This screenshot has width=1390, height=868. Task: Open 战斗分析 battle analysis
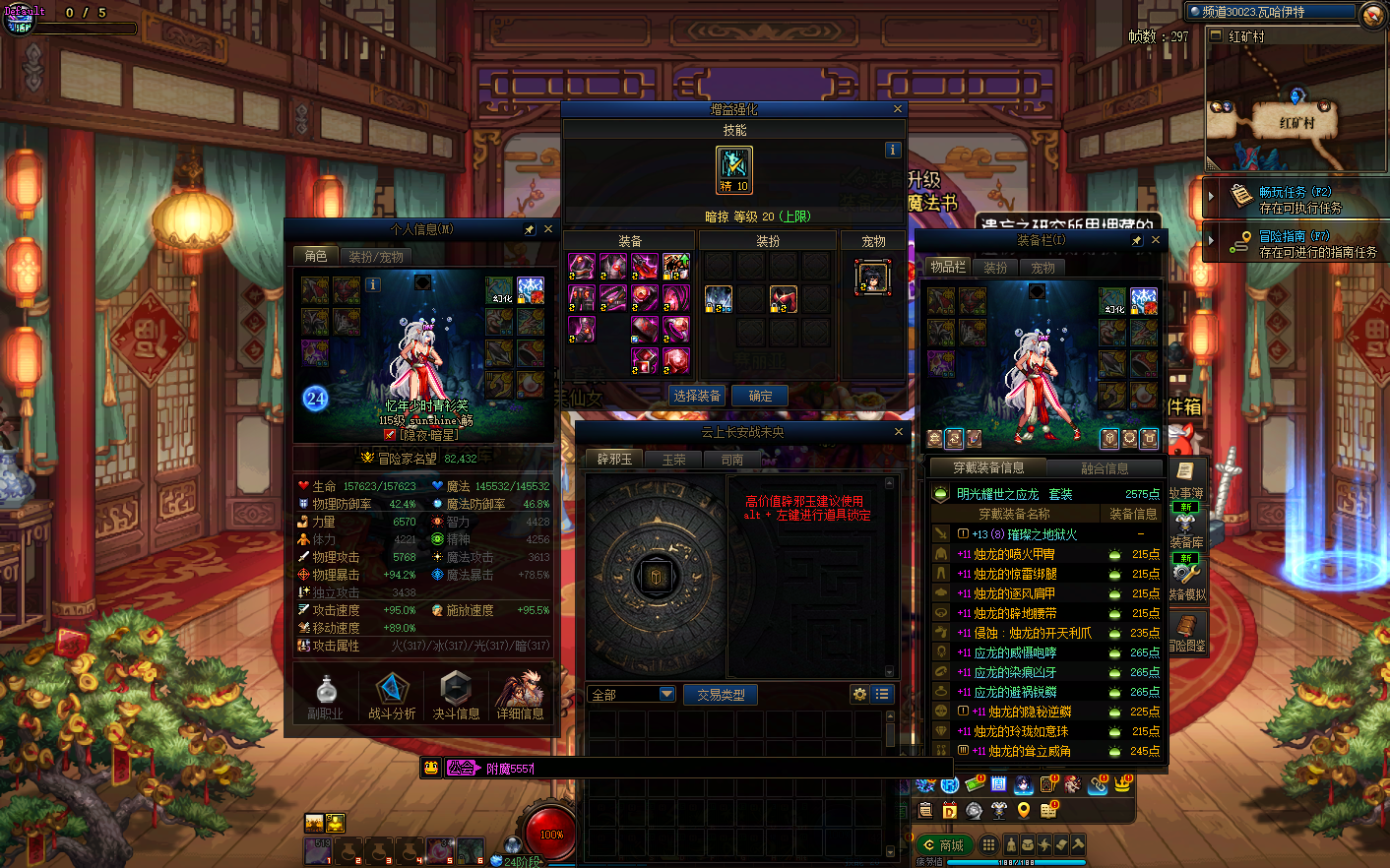tap(392, 696)
